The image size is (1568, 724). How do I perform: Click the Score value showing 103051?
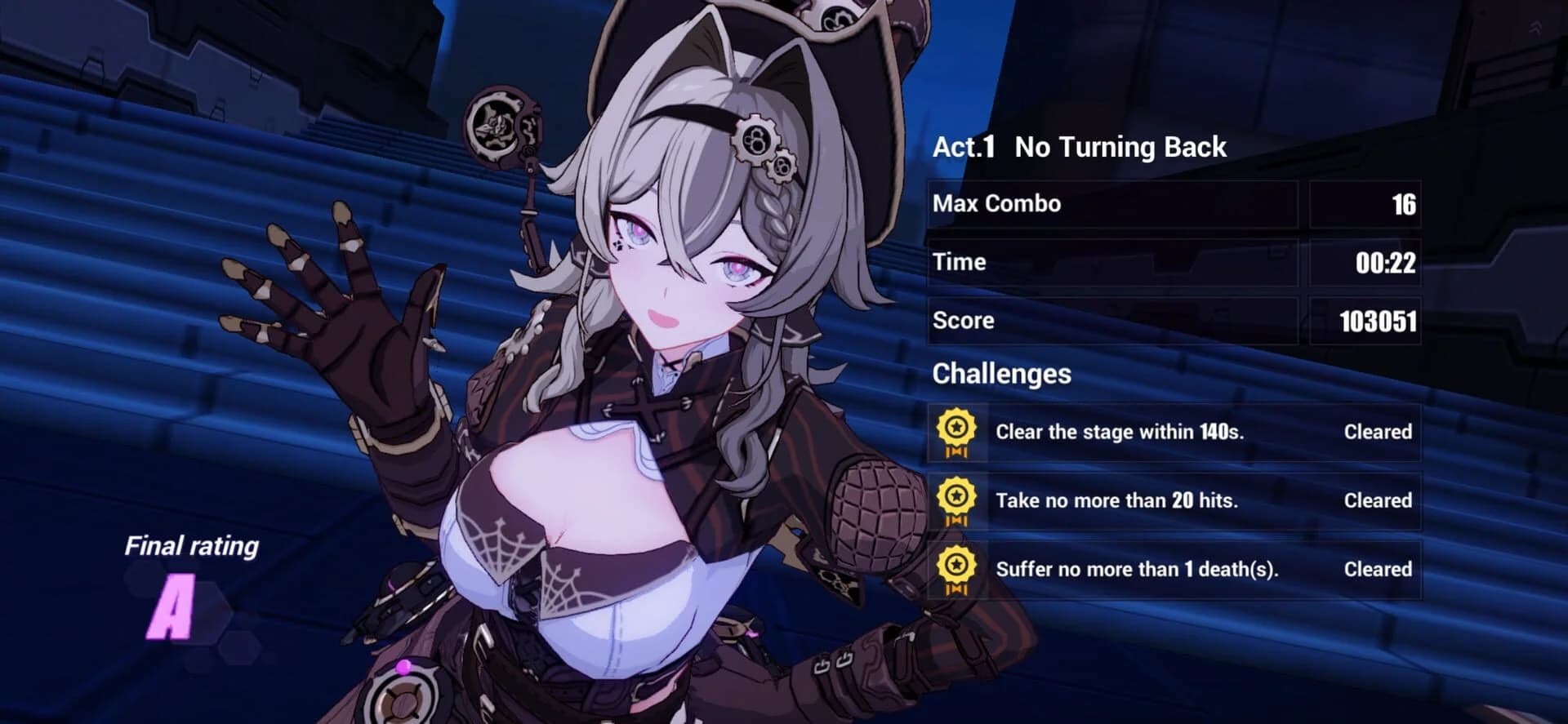pos(1379,320)
